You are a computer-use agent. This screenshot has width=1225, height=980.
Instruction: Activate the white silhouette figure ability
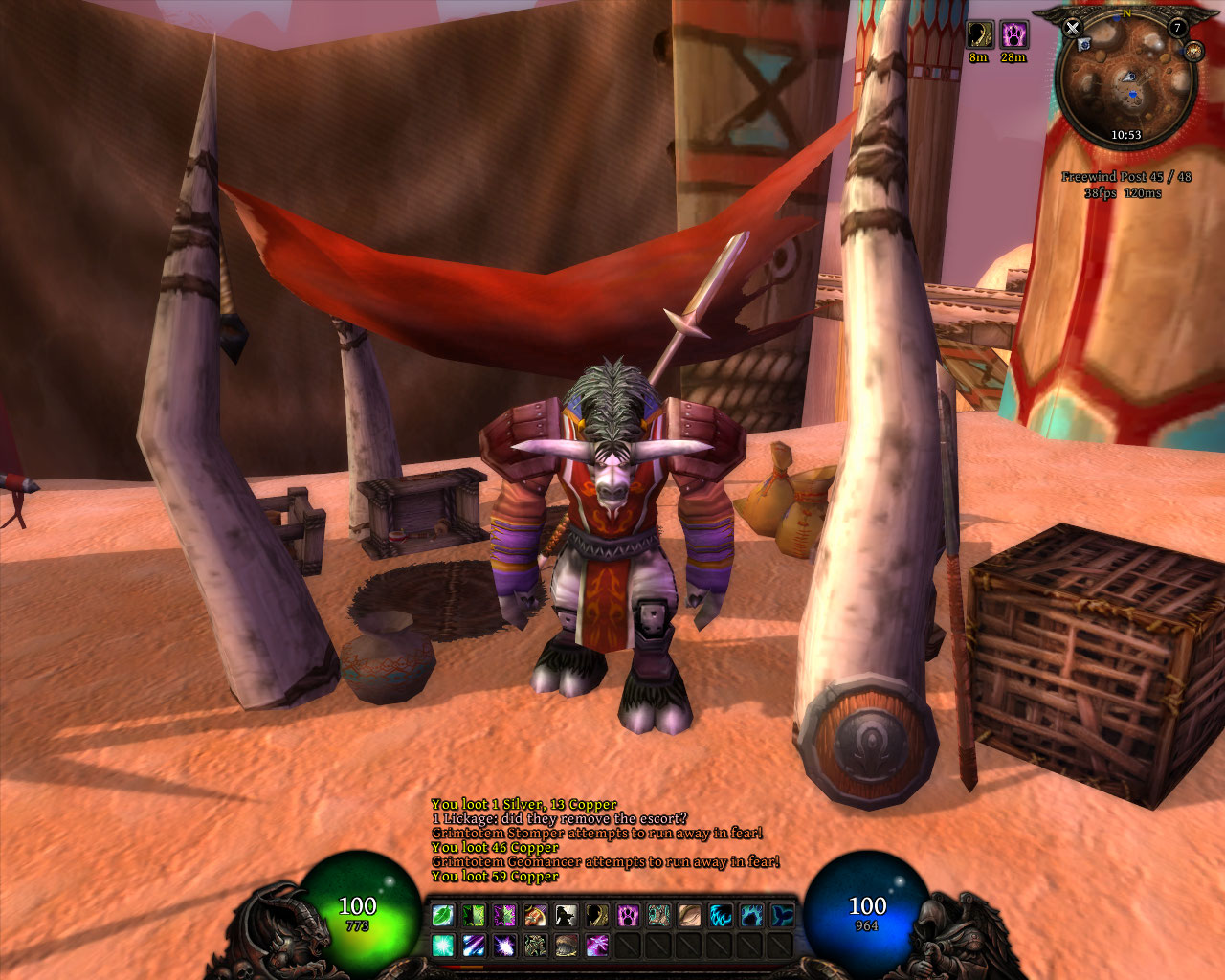[566, 916]
